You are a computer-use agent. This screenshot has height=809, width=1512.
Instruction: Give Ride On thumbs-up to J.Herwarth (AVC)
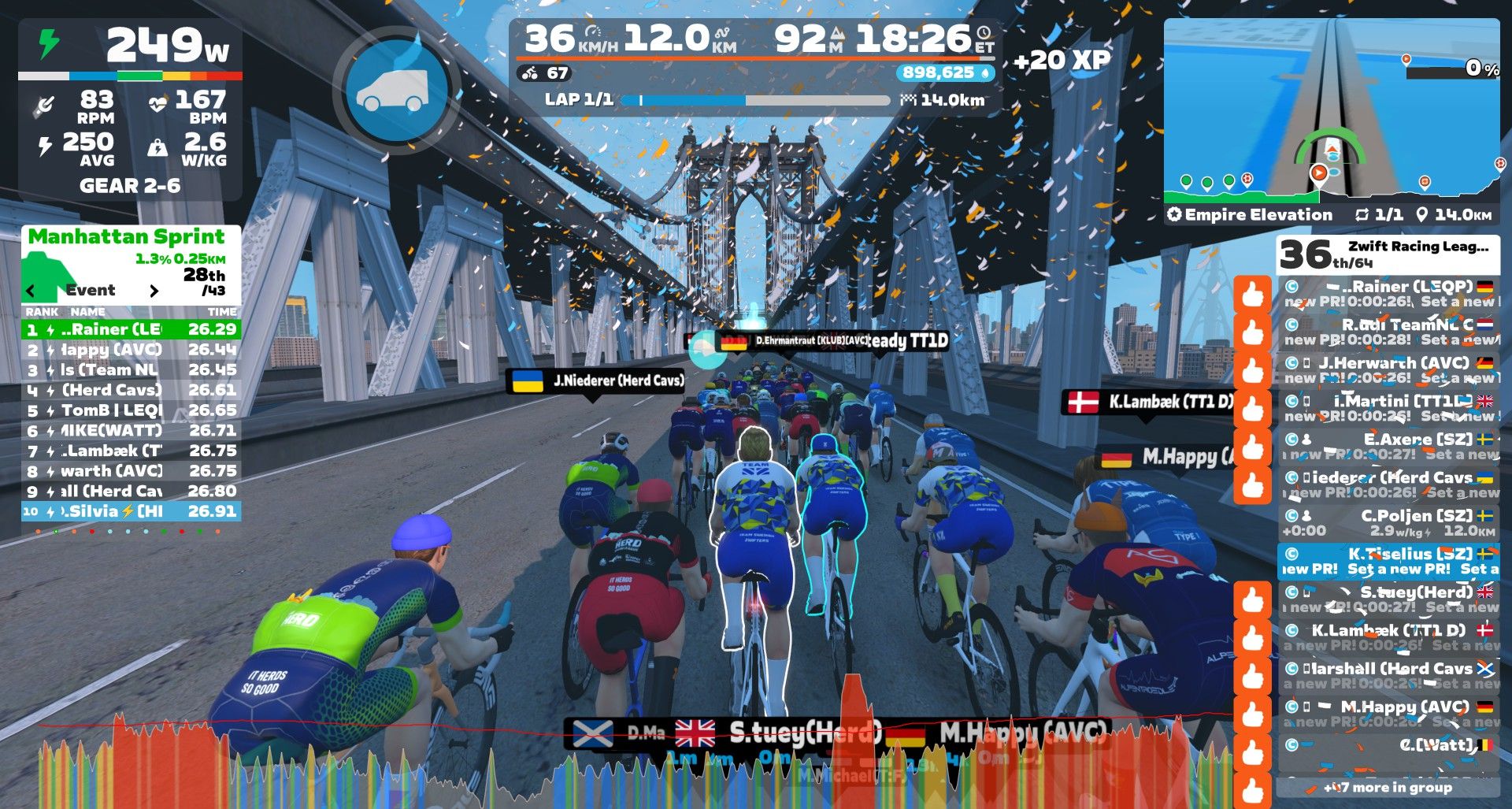pos(1253,370)
